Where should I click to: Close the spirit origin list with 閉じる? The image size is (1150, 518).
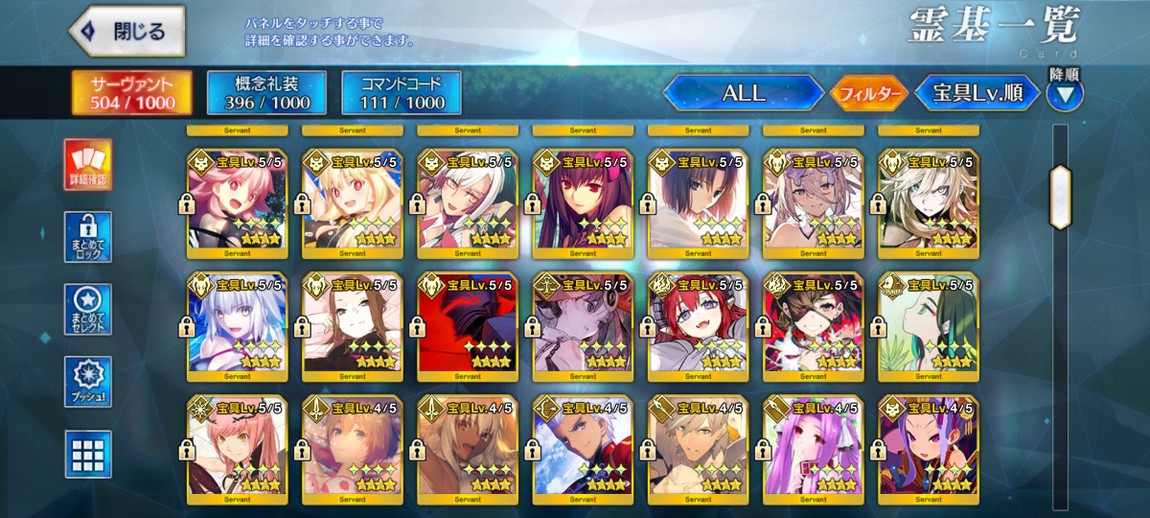pyautogui.click(x=127, y=31)
